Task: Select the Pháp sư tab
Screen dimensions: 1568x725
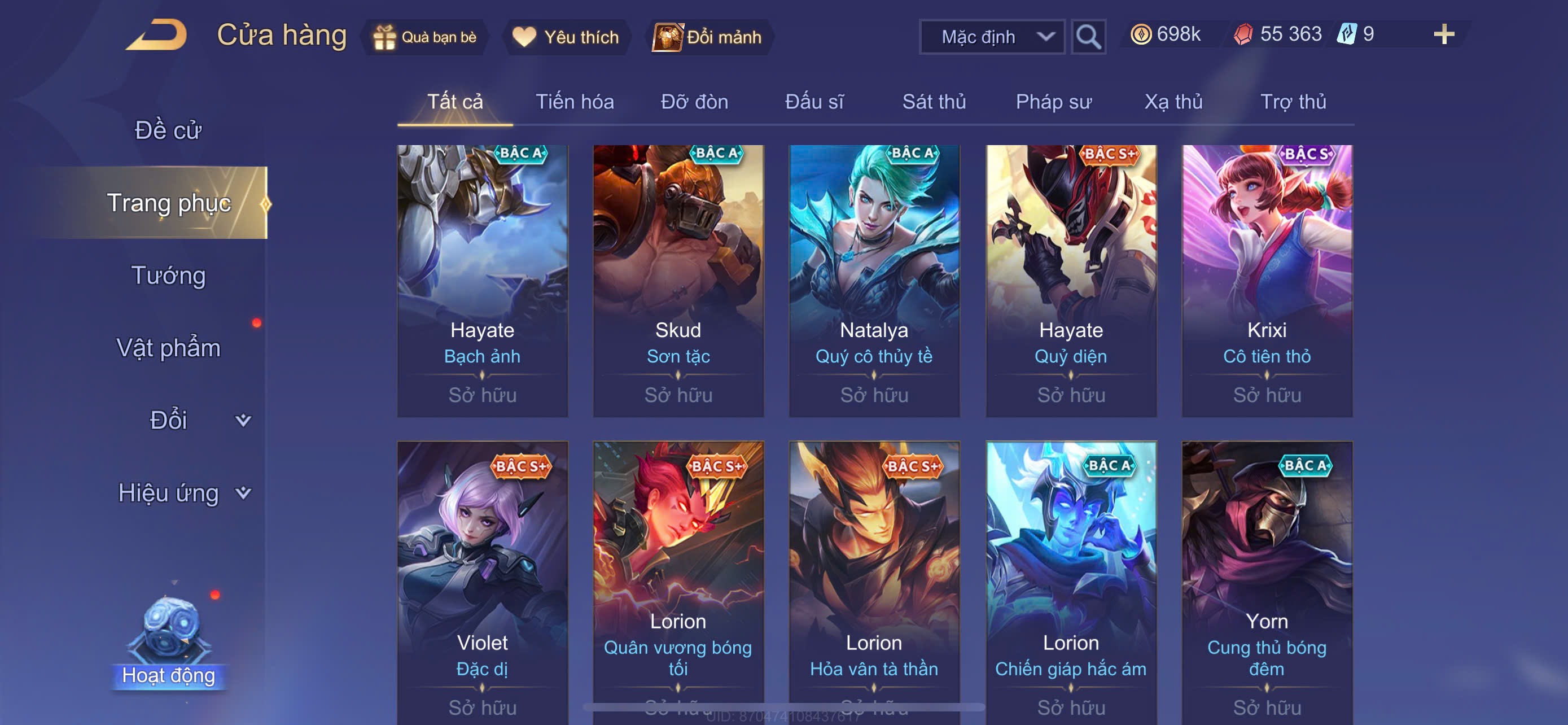Action: [x=1053, y=102]
